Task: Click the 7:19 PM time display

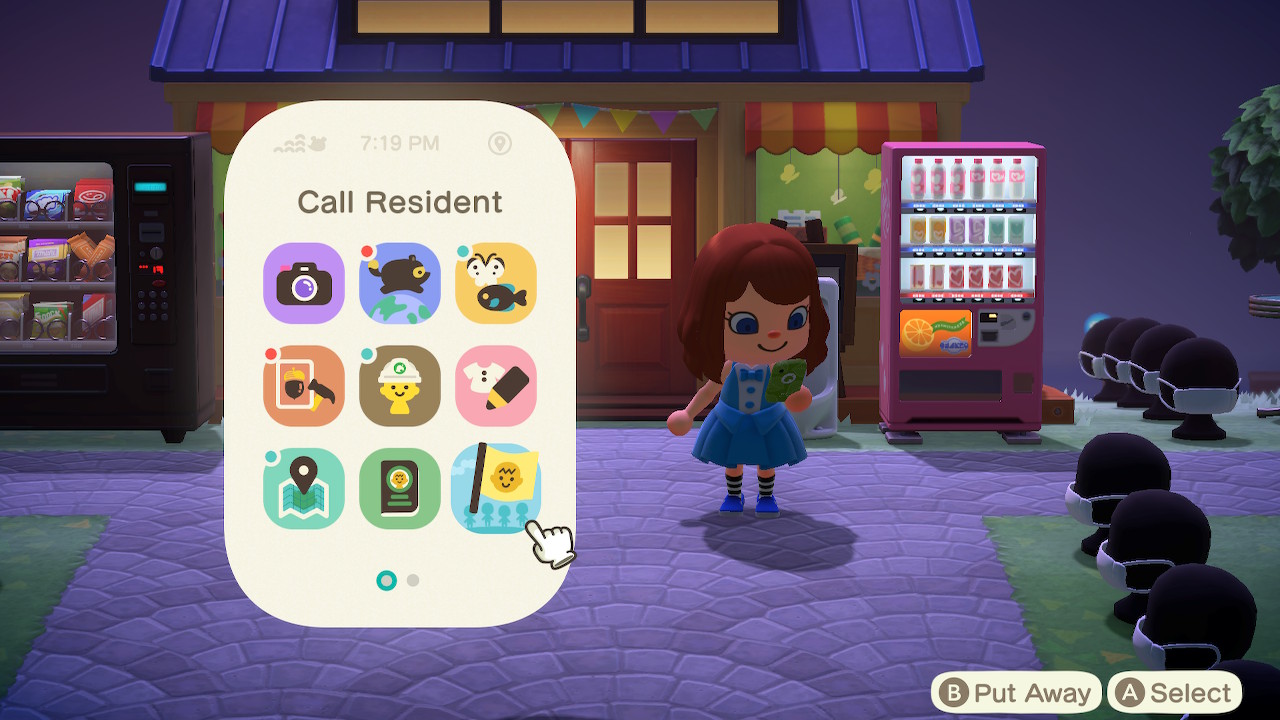Action: 401,143
